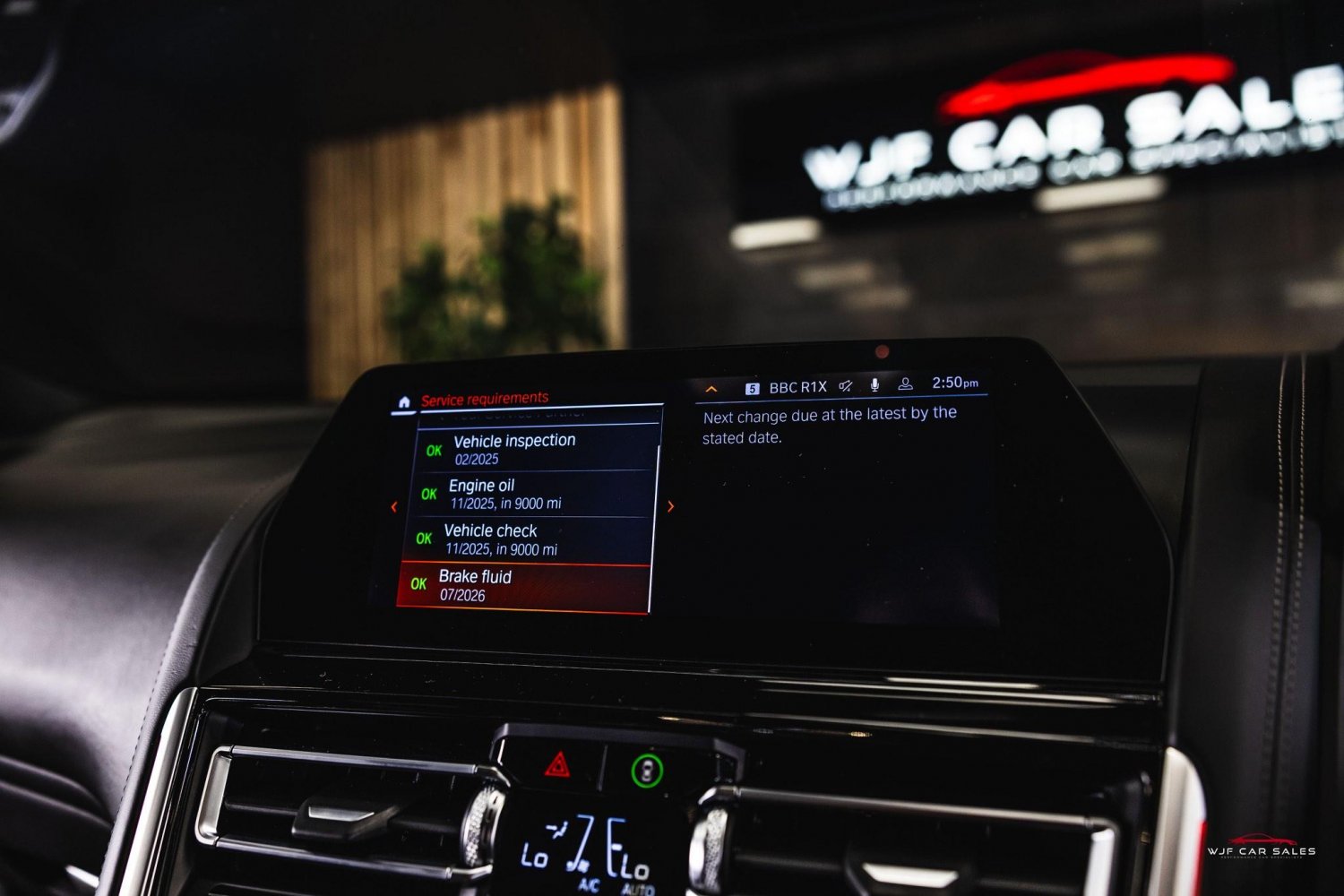The width and height of the screenshot is (1344, 896).
Task: Tap the microphone icon in status bar
Action: 874,385
